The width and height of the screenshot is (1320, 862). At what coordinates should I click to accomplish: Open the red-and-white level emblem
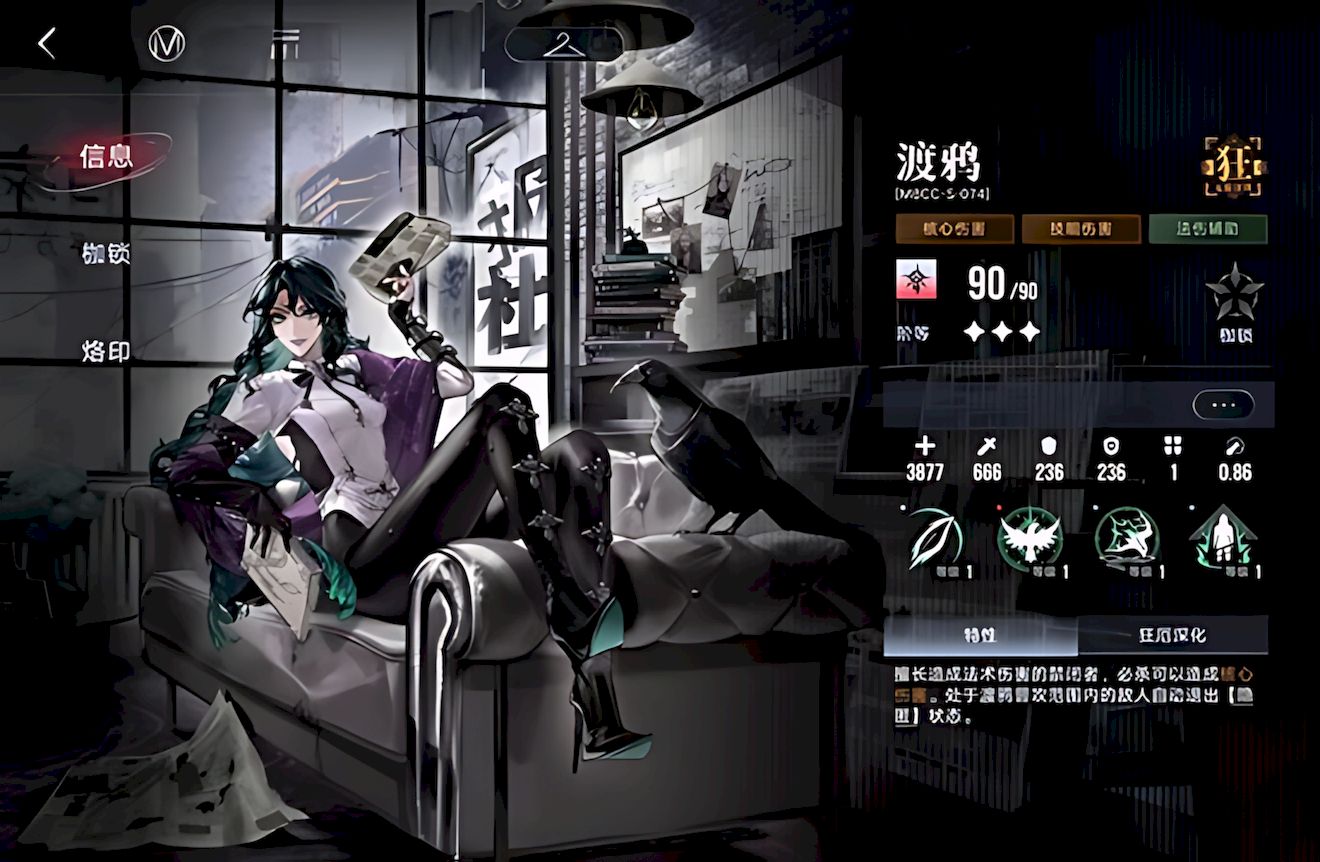tap(915, 283)
